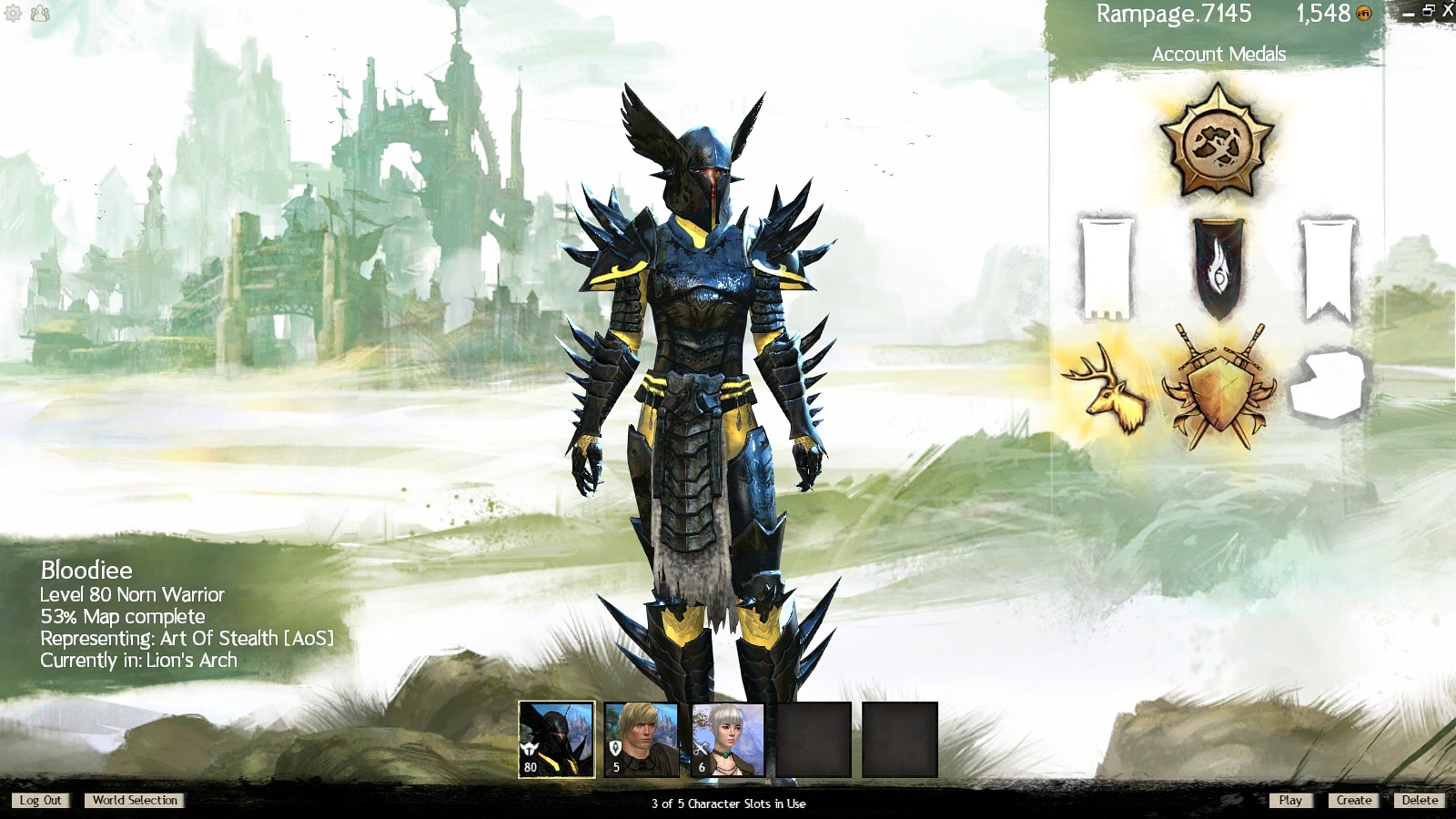Log out of the account
Viewport: 1456px width, 819px height.
point(40,801)
